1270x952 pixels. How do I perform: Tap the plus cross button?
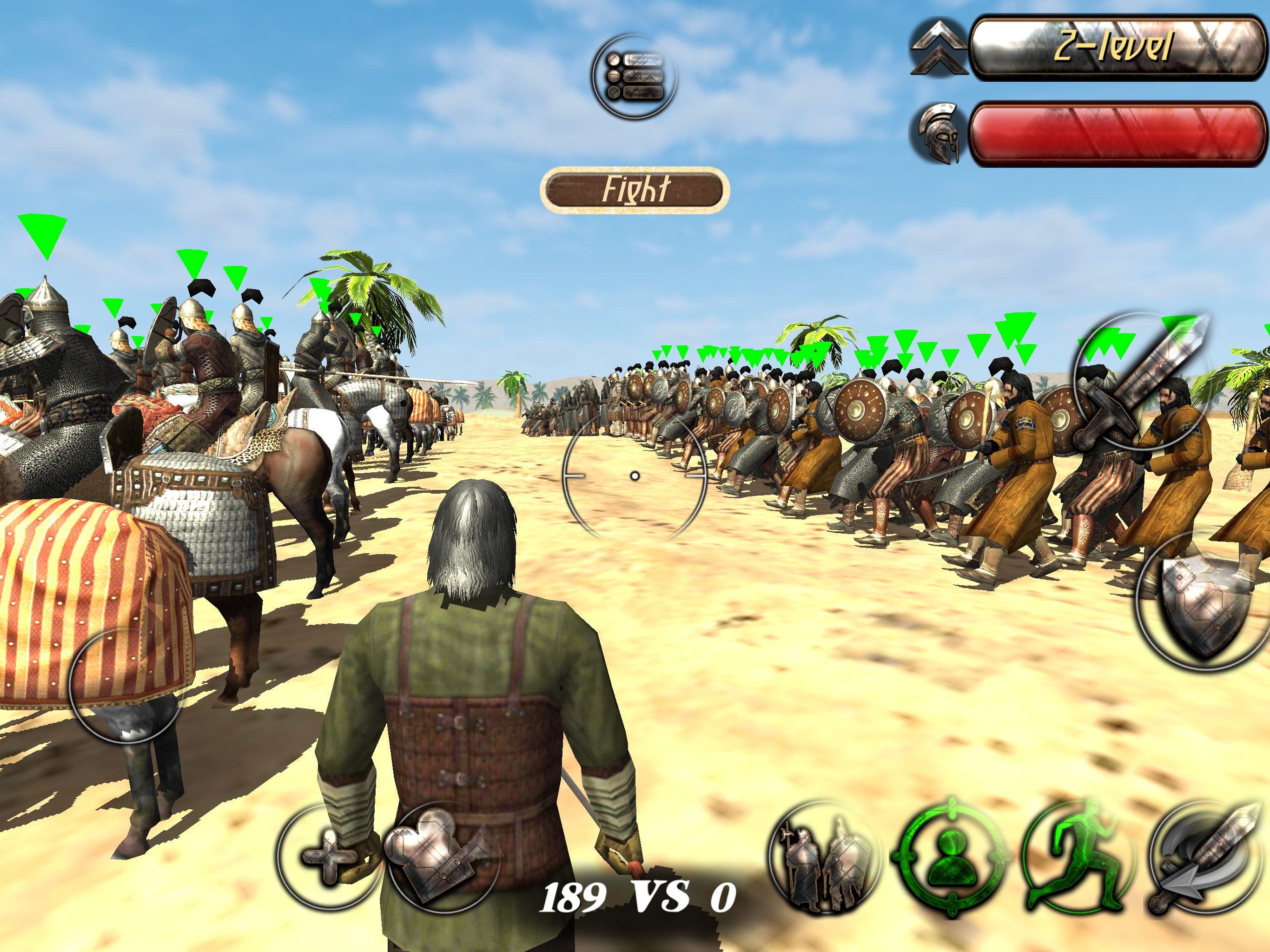point(328,857)
